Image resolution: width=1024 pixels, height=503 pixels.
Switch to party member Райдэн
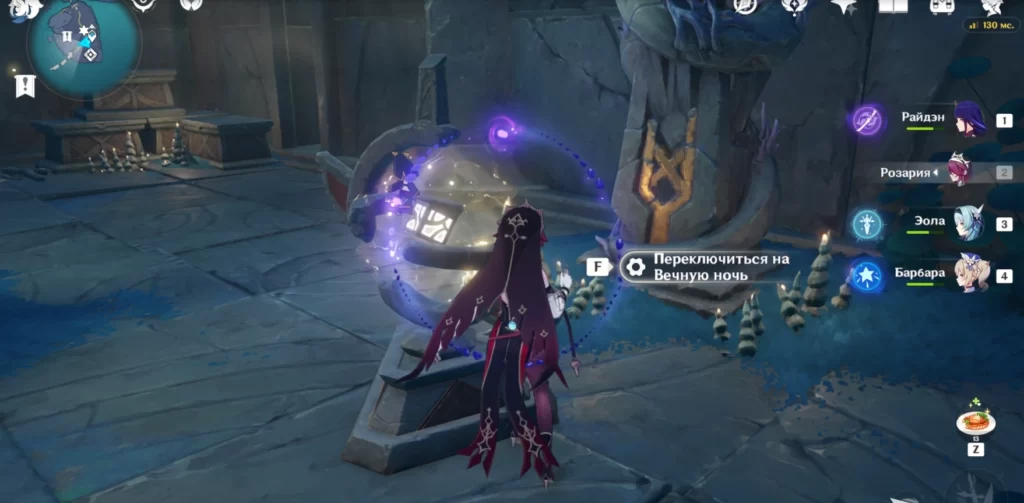[x=968, y=118]
